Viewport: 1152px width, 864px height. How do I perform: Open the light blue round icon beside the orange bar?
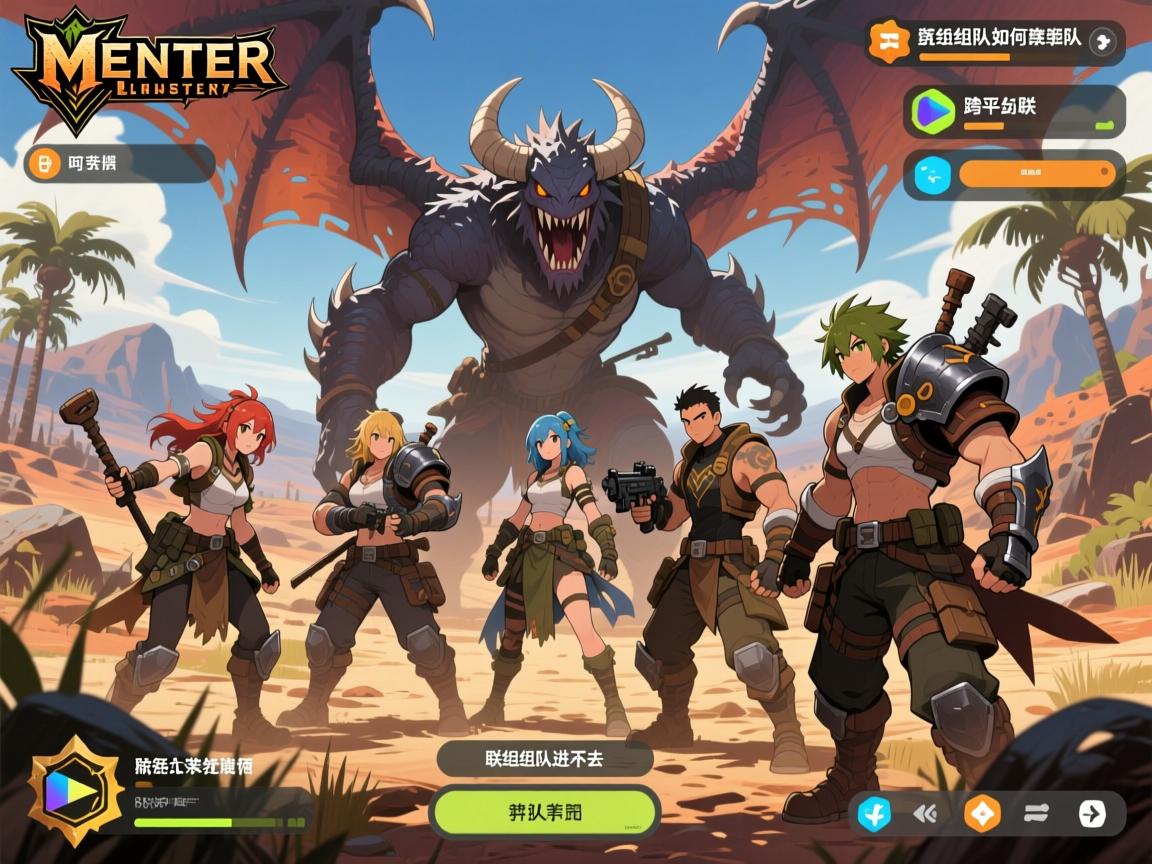[x=933, y=175]
